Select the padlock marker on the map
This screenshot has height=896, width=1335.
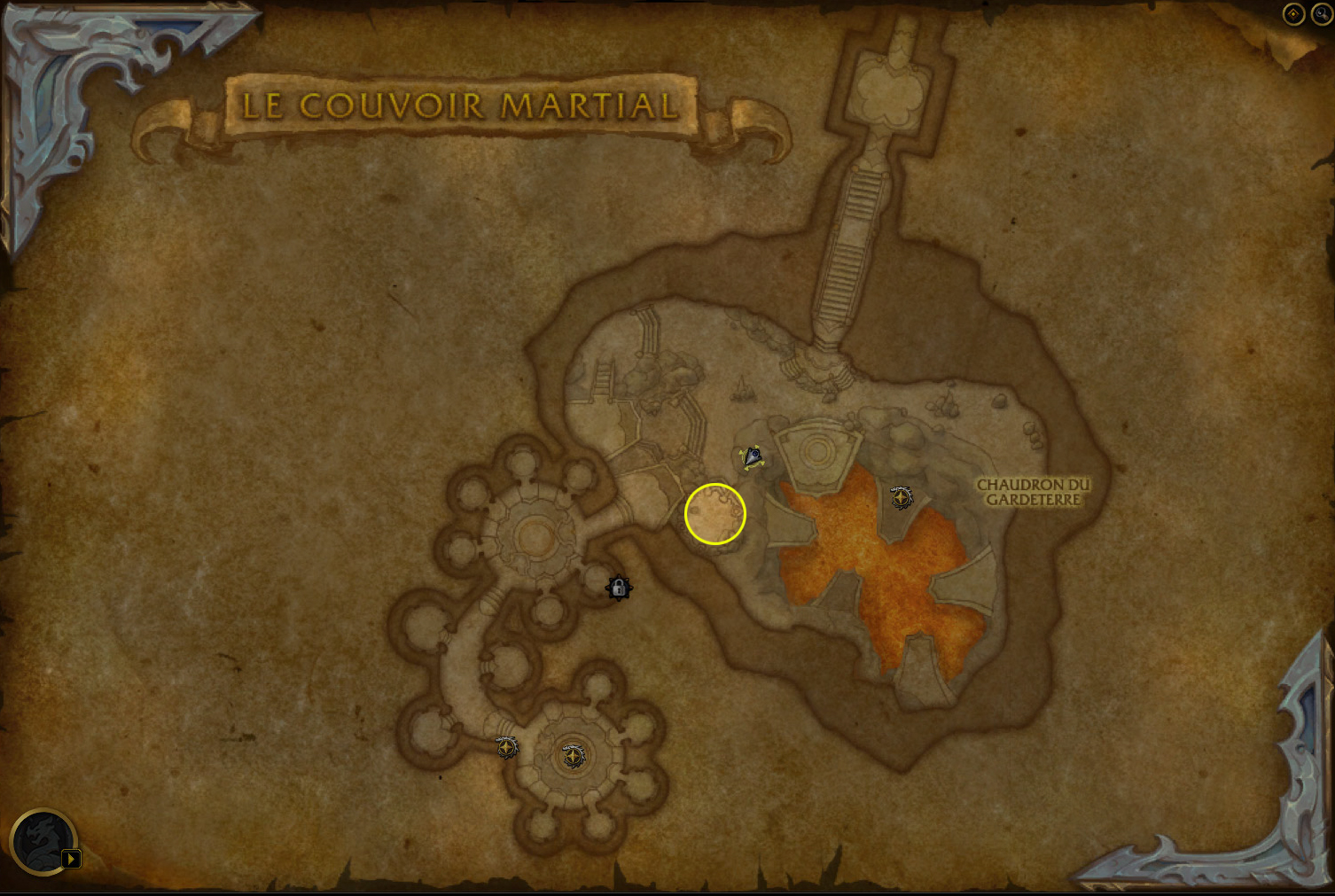pyautogui.click(x=619, y=588)
